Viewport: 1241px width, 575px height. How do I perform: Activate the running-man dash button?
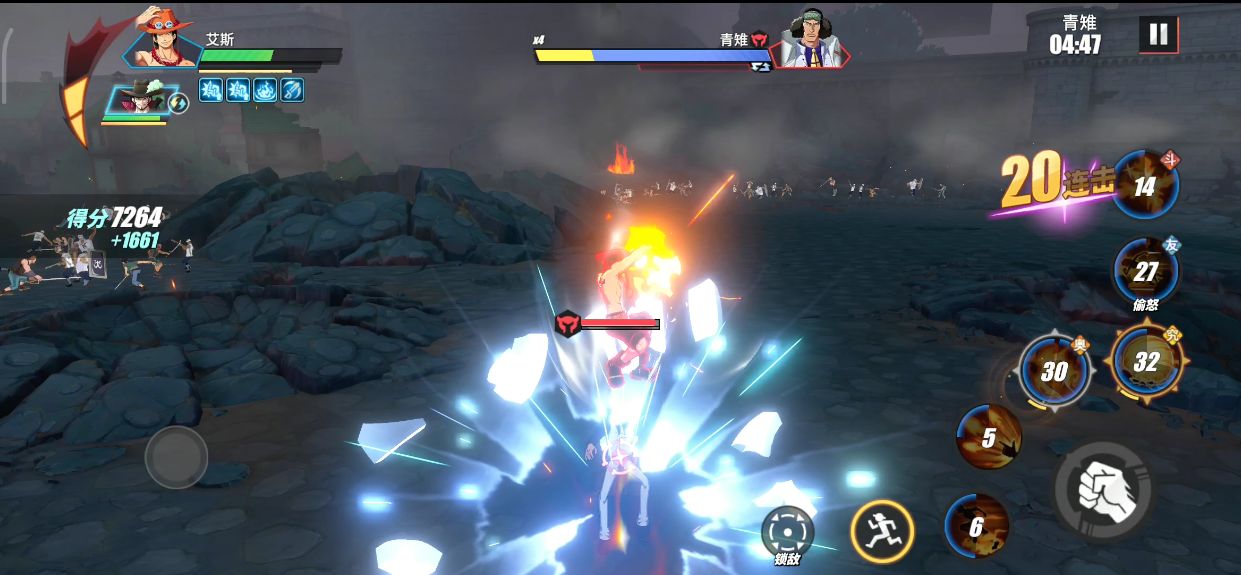(x=882, y=530)
